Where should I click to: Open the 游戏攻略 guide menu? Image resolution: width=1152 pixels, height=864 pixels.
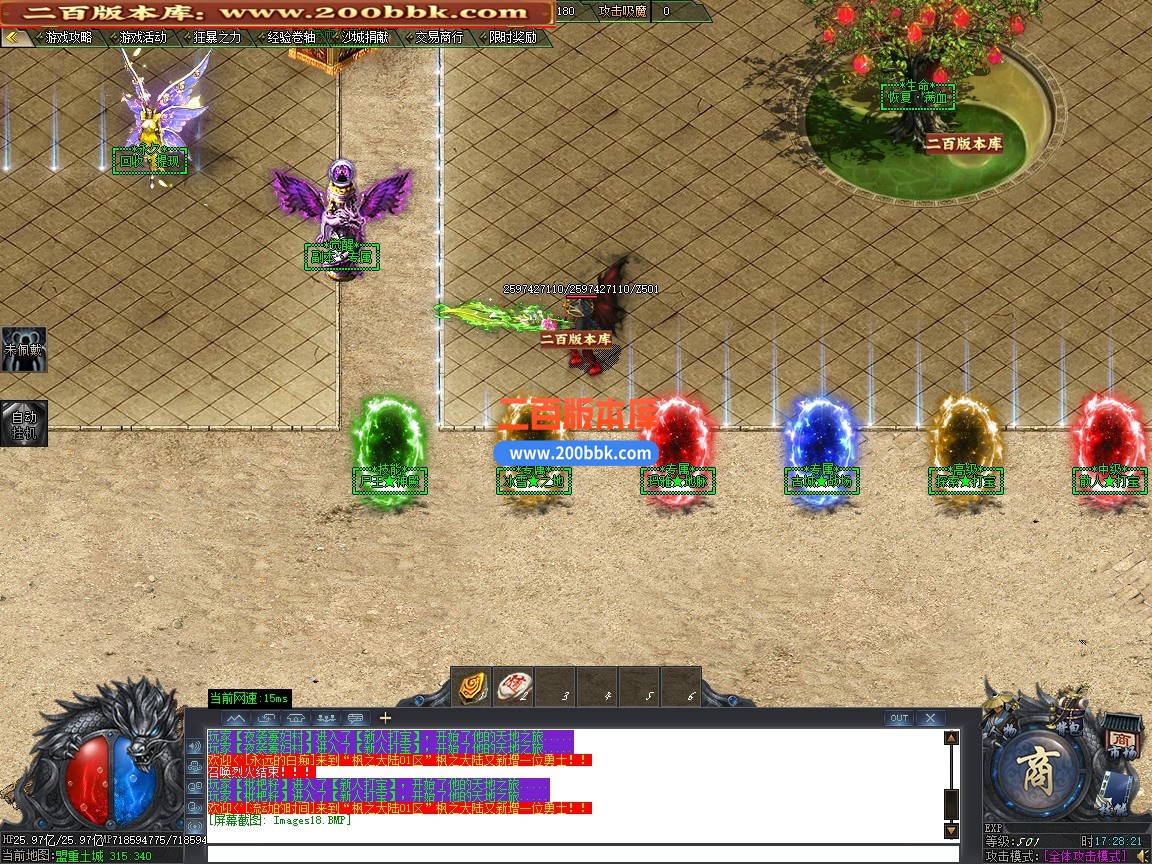point(68,37)
